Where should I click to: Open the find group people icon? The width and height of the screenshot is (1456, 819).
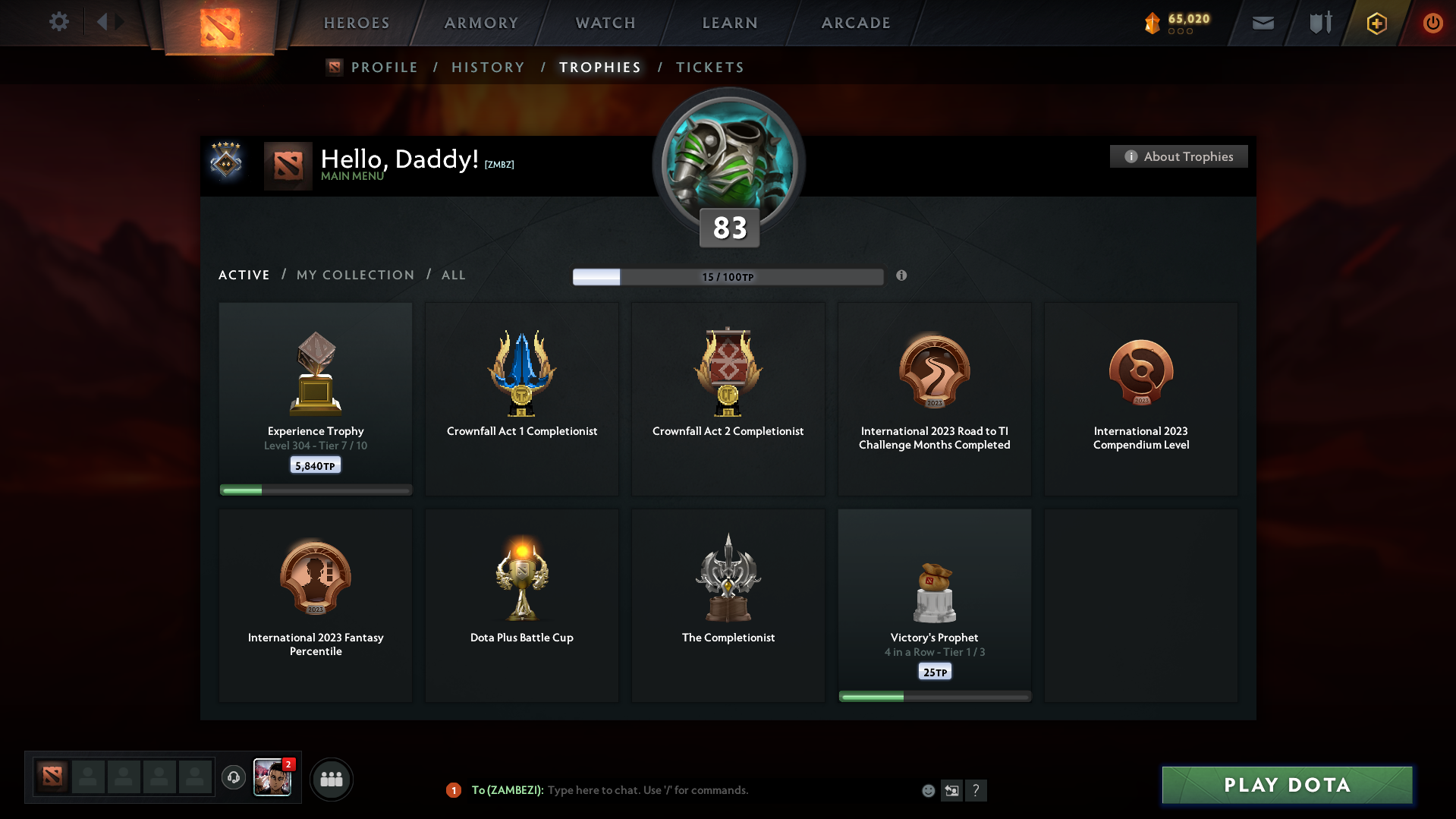pyautogui.click(x=331, y=779)
